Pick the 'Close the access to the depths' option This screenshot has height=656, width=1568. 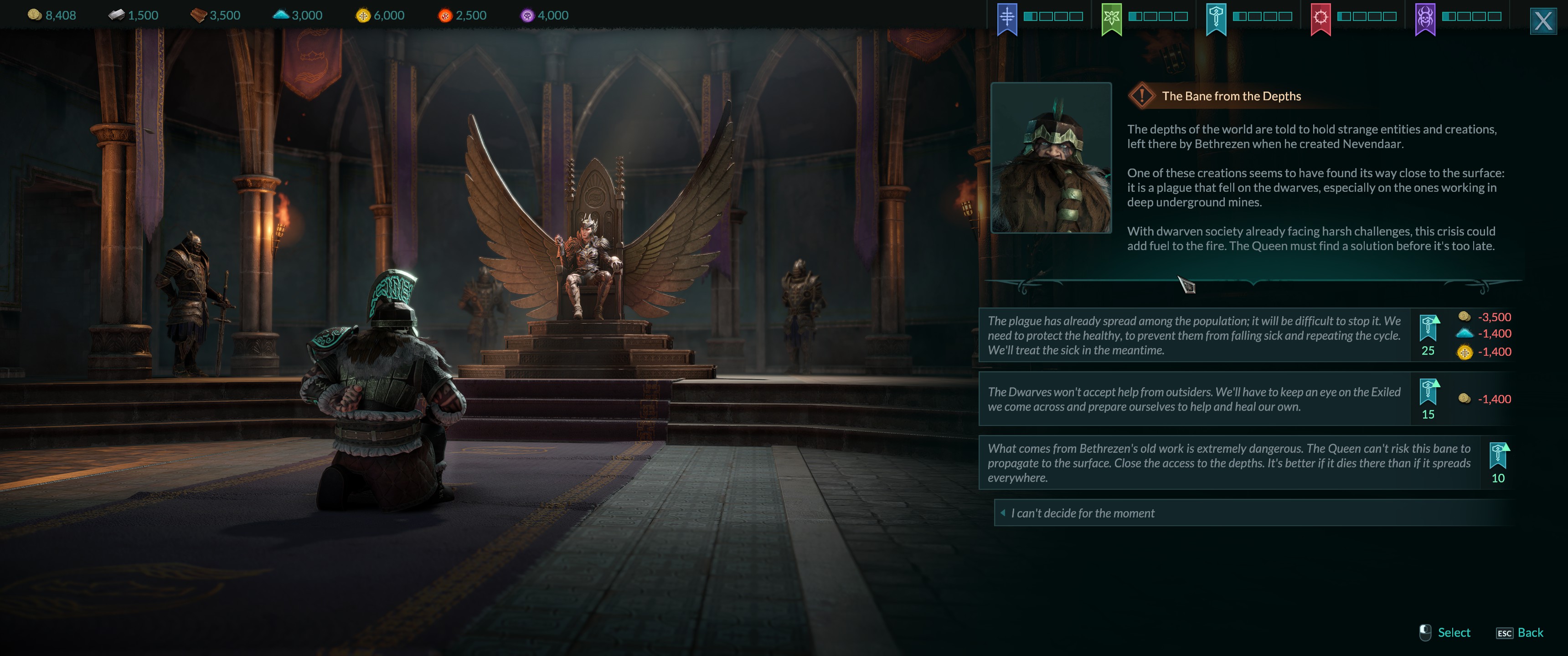(x=1228, y=463)
